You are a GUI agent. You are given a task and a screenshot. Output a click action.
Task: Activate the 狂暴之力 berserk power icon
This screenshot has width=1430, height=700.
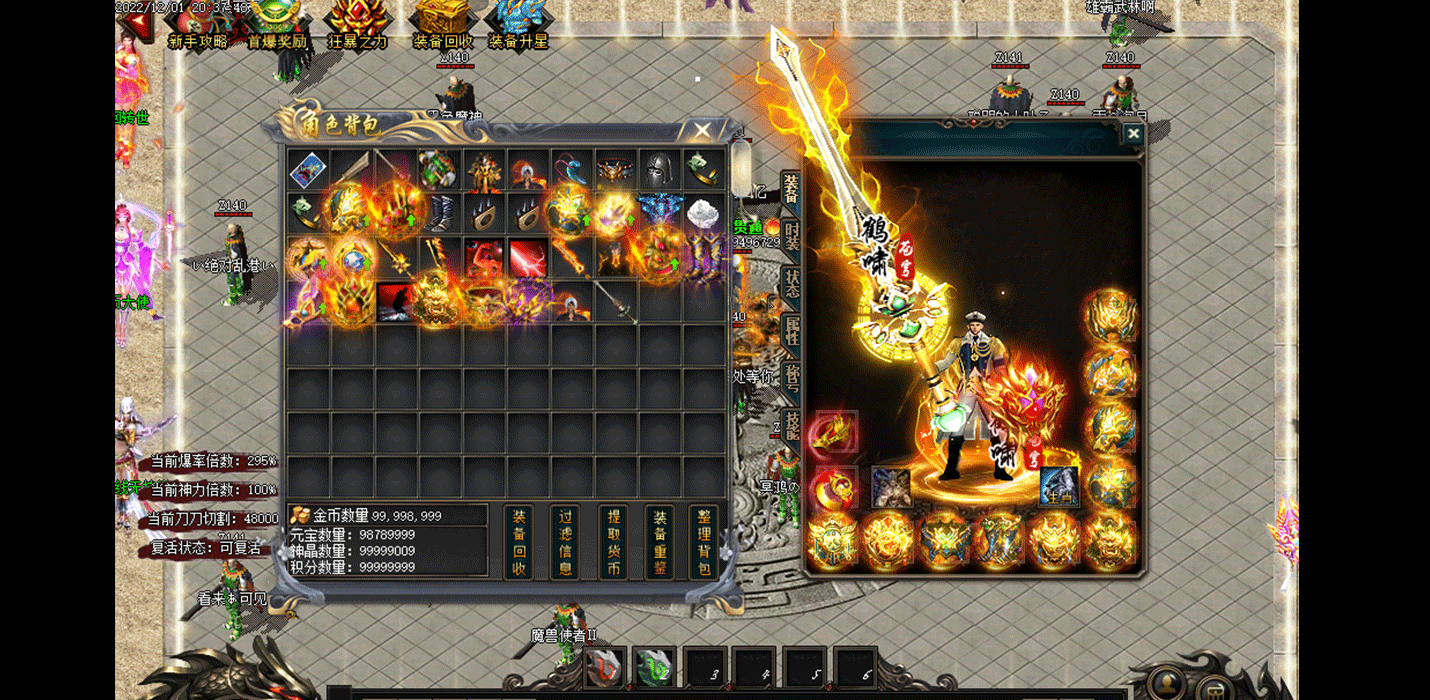click(x=357, y=24)
